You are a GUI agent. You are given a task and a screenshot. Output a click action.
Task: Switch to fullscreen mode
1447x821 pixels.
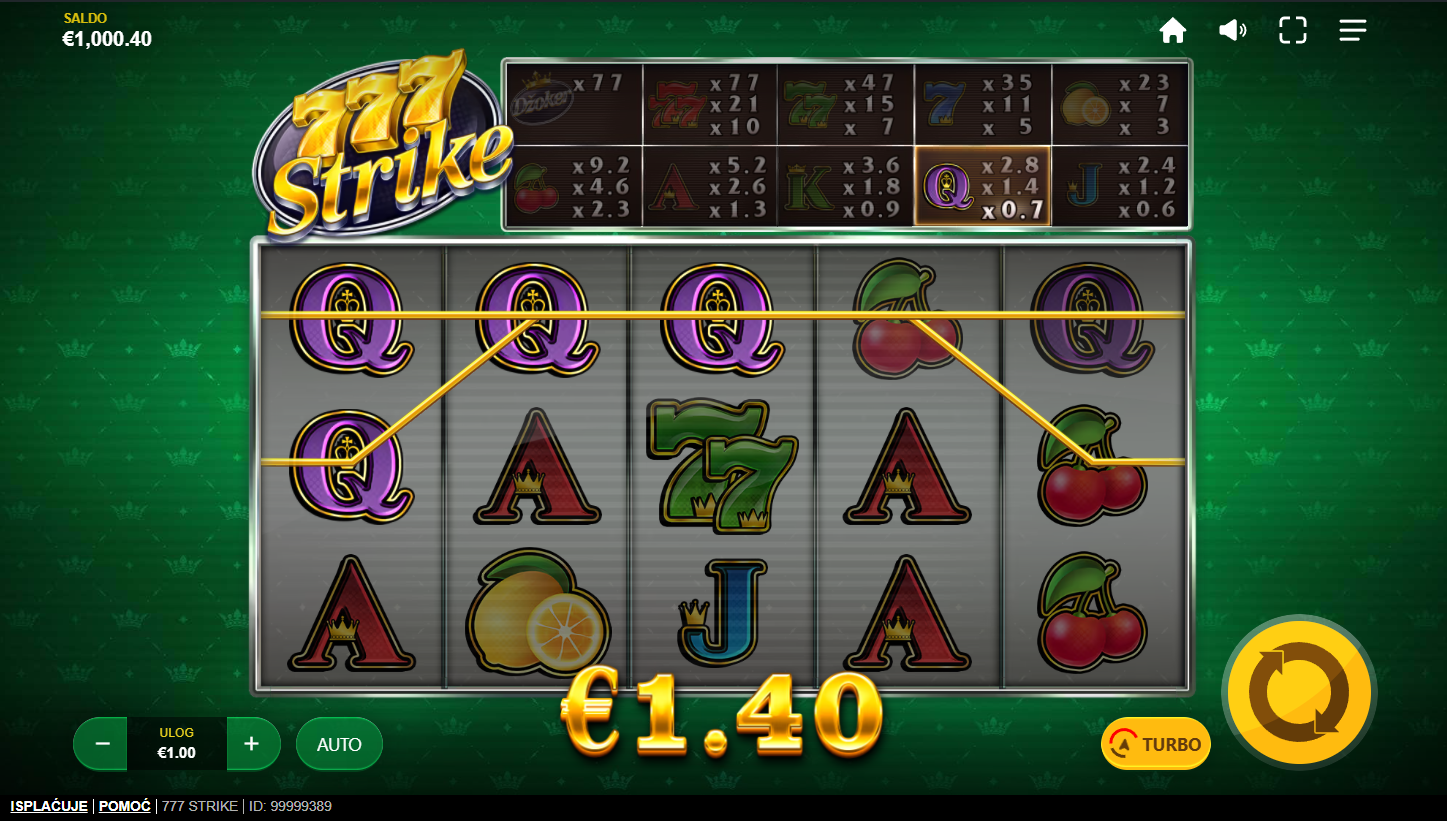point(1293,31)
